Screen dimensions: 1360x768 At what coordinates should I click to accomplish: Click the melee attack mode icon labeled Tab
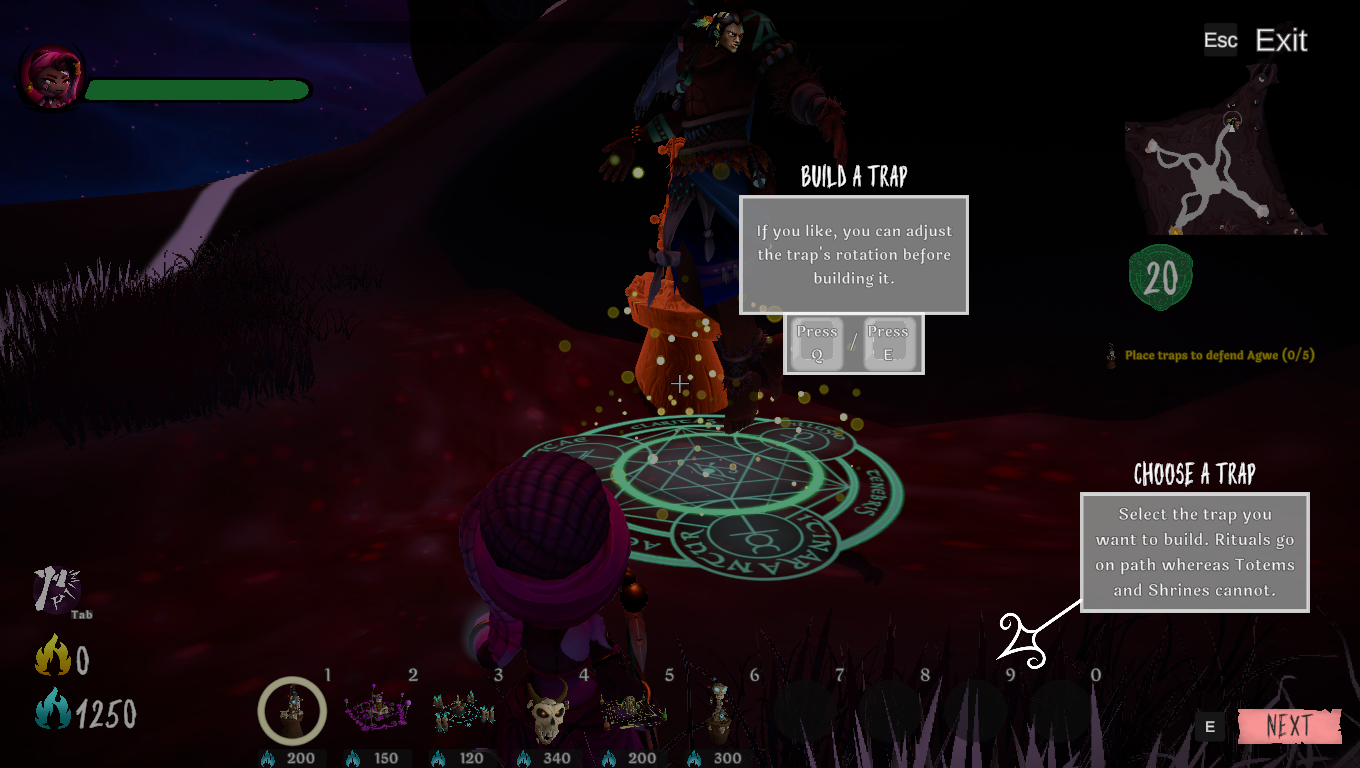(57, 590)
